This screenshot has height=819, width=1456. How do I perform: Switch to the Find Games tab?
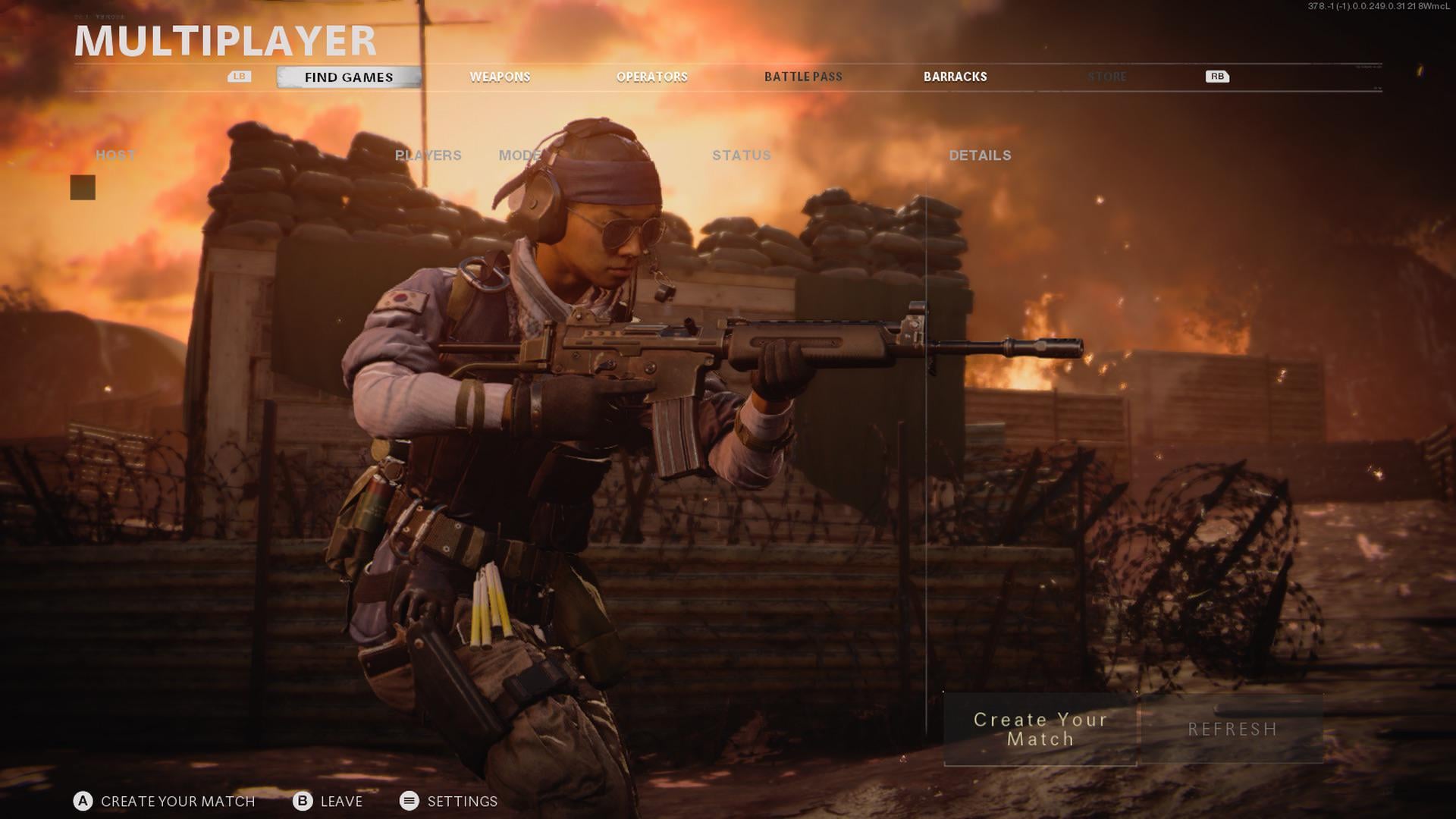click(x=349, y=77)
